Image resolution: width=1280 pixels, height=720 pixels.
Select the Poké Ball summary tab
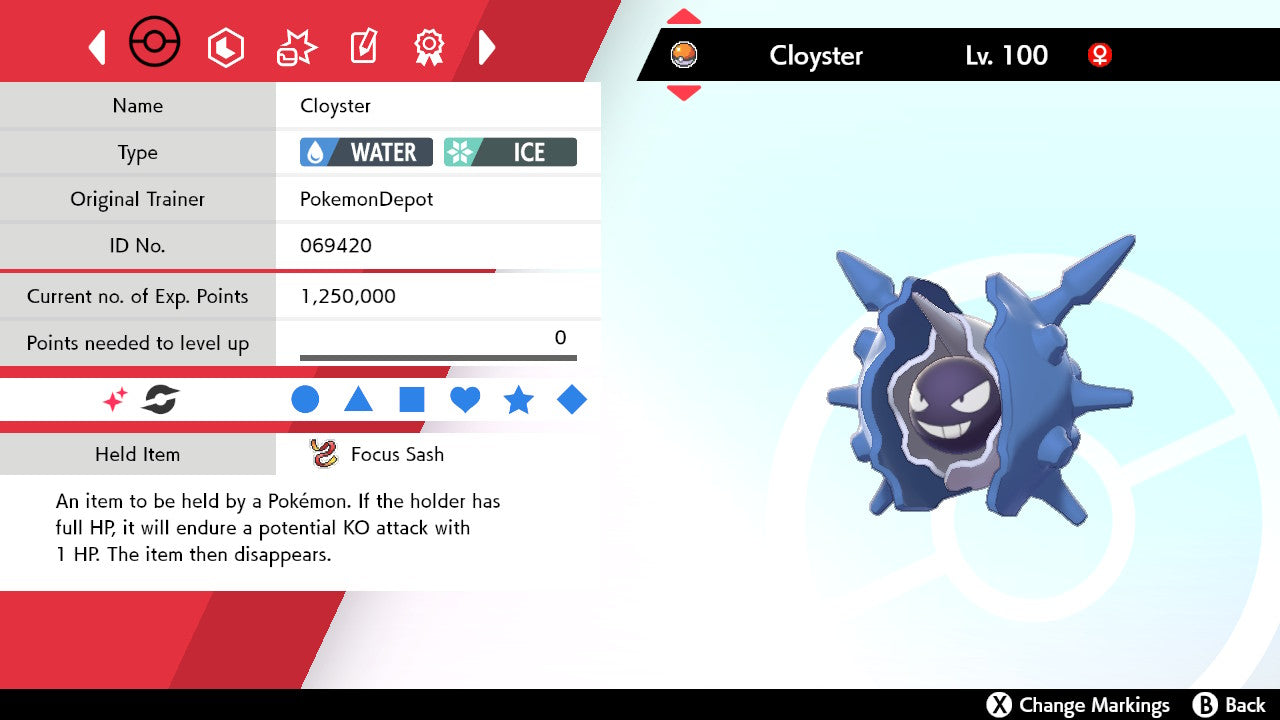click(x=155, y=44)
